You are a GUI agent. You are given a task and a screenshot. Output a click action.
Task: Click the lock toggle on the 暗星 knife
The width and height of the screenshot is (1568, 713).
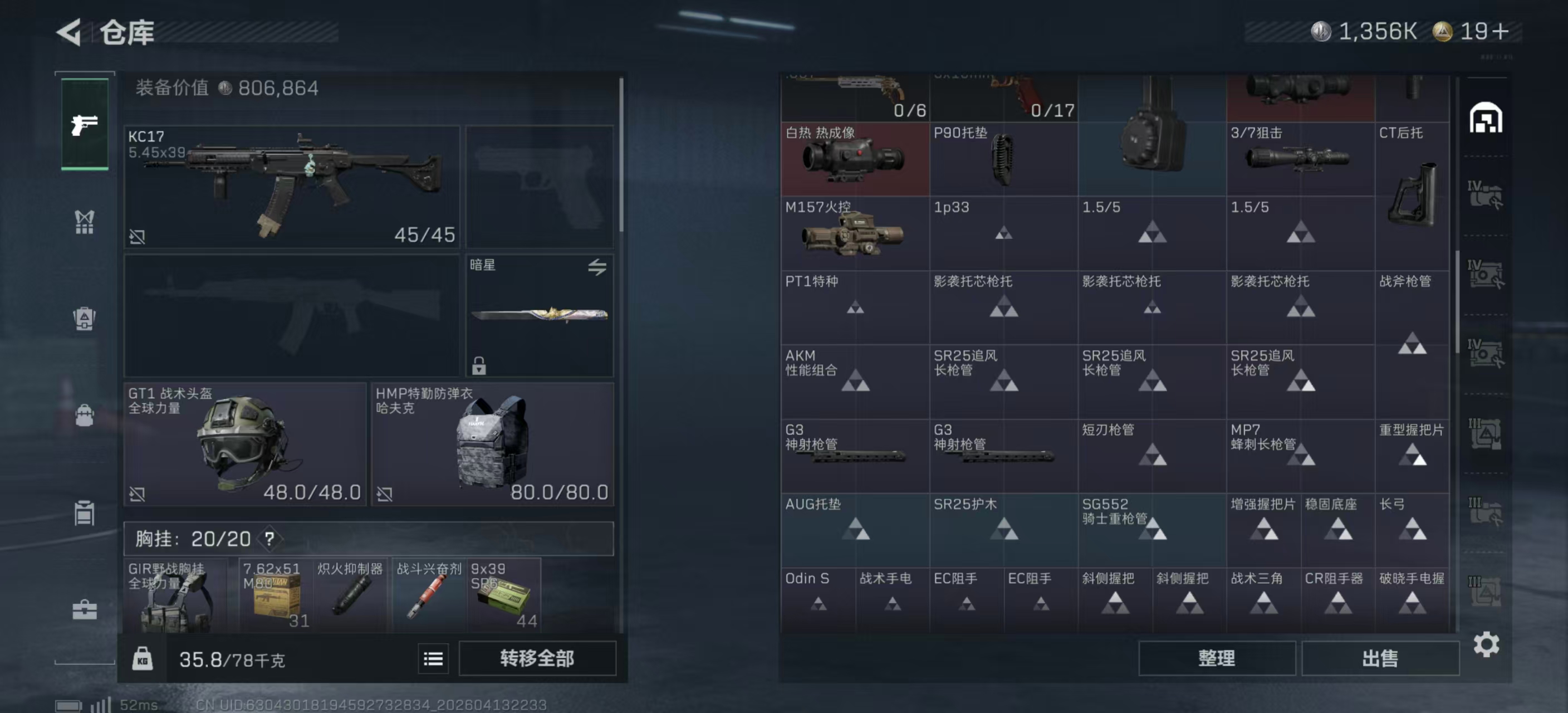coord(481,365)
